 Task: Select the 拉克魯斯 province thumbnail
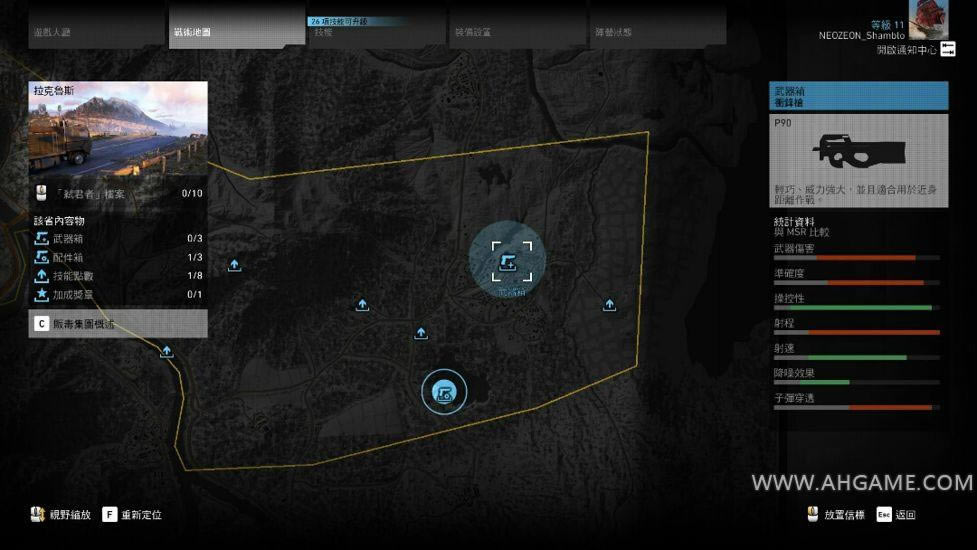pyautogui.click(x=118, y=130)
